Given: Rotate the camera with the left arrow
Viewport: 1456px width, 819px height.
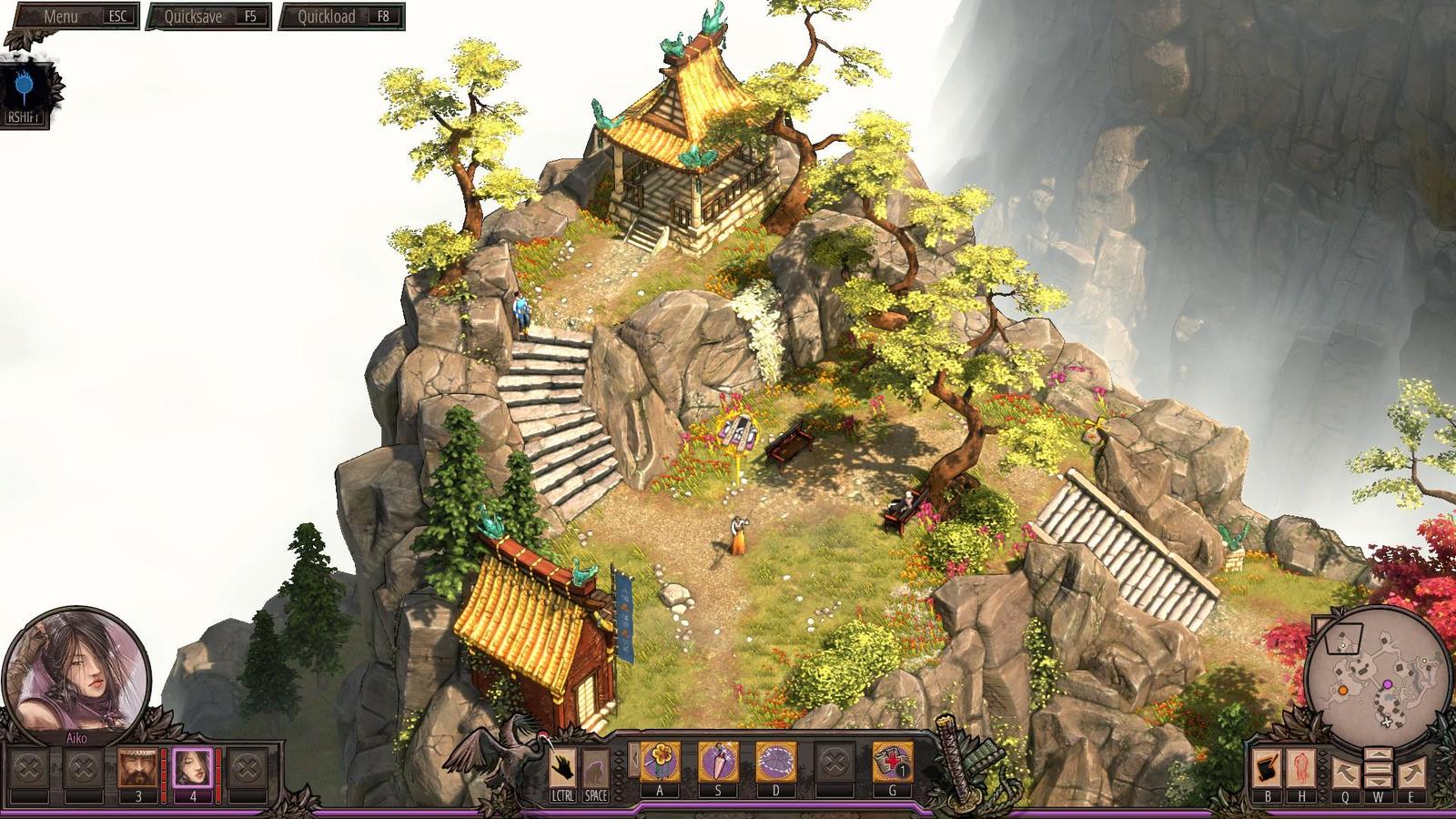Looking at the screenshot, I should pyautogui.click(x=1344, y=773).
